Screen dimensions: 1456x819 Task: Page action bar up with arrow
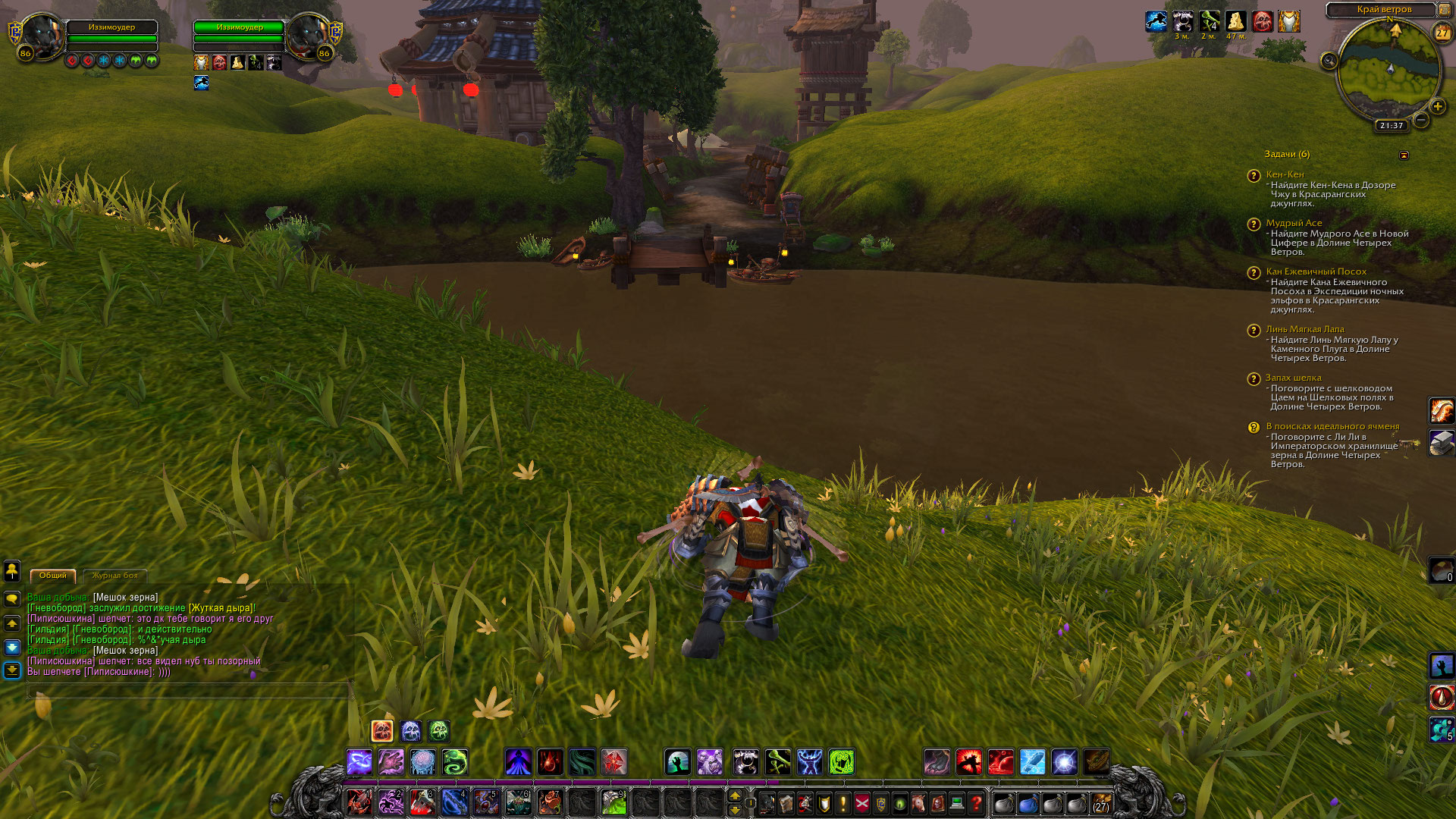[735, 795]
